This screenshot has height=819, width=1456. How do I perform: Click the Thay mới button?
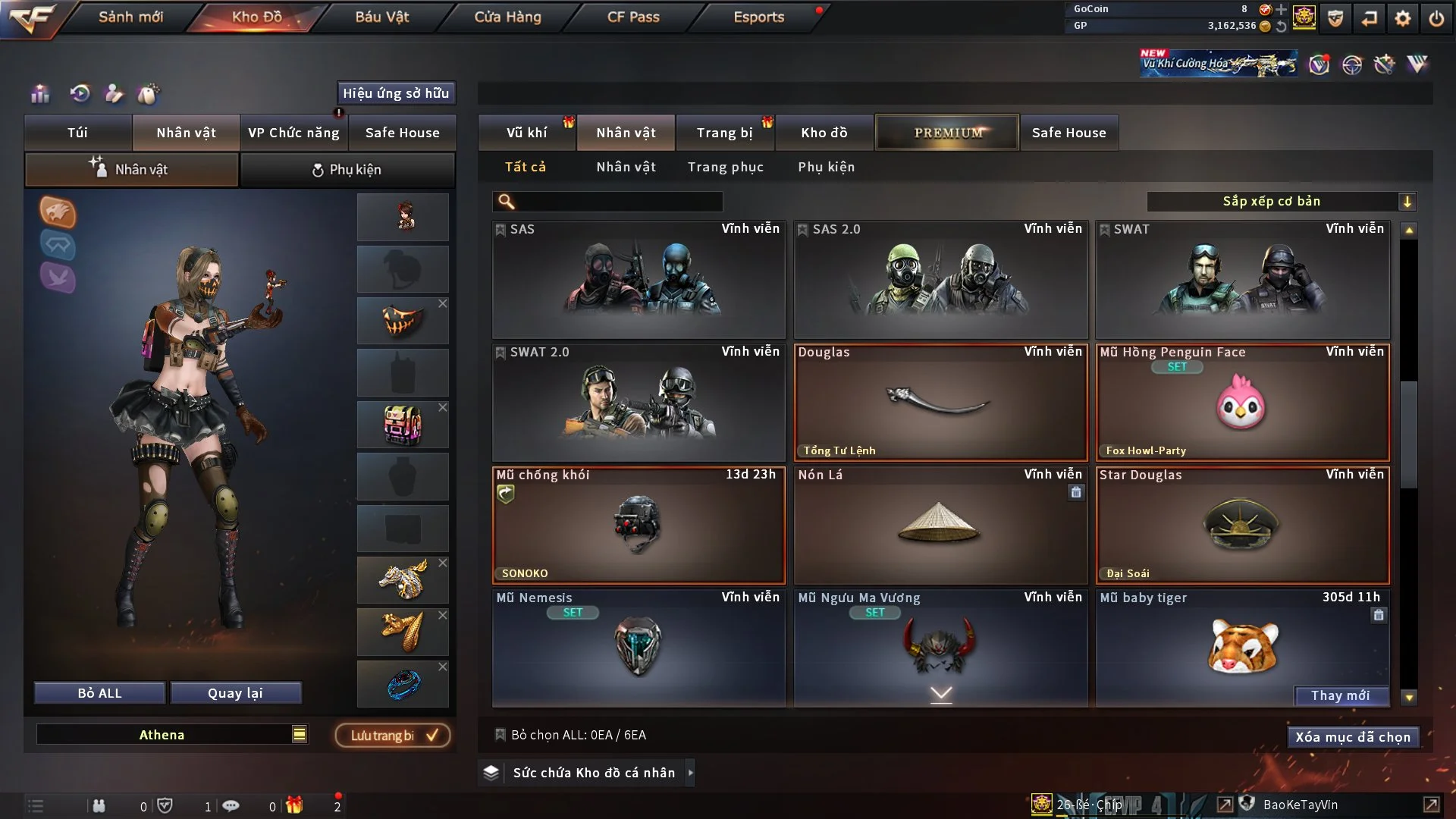[x=1340, y=695]
